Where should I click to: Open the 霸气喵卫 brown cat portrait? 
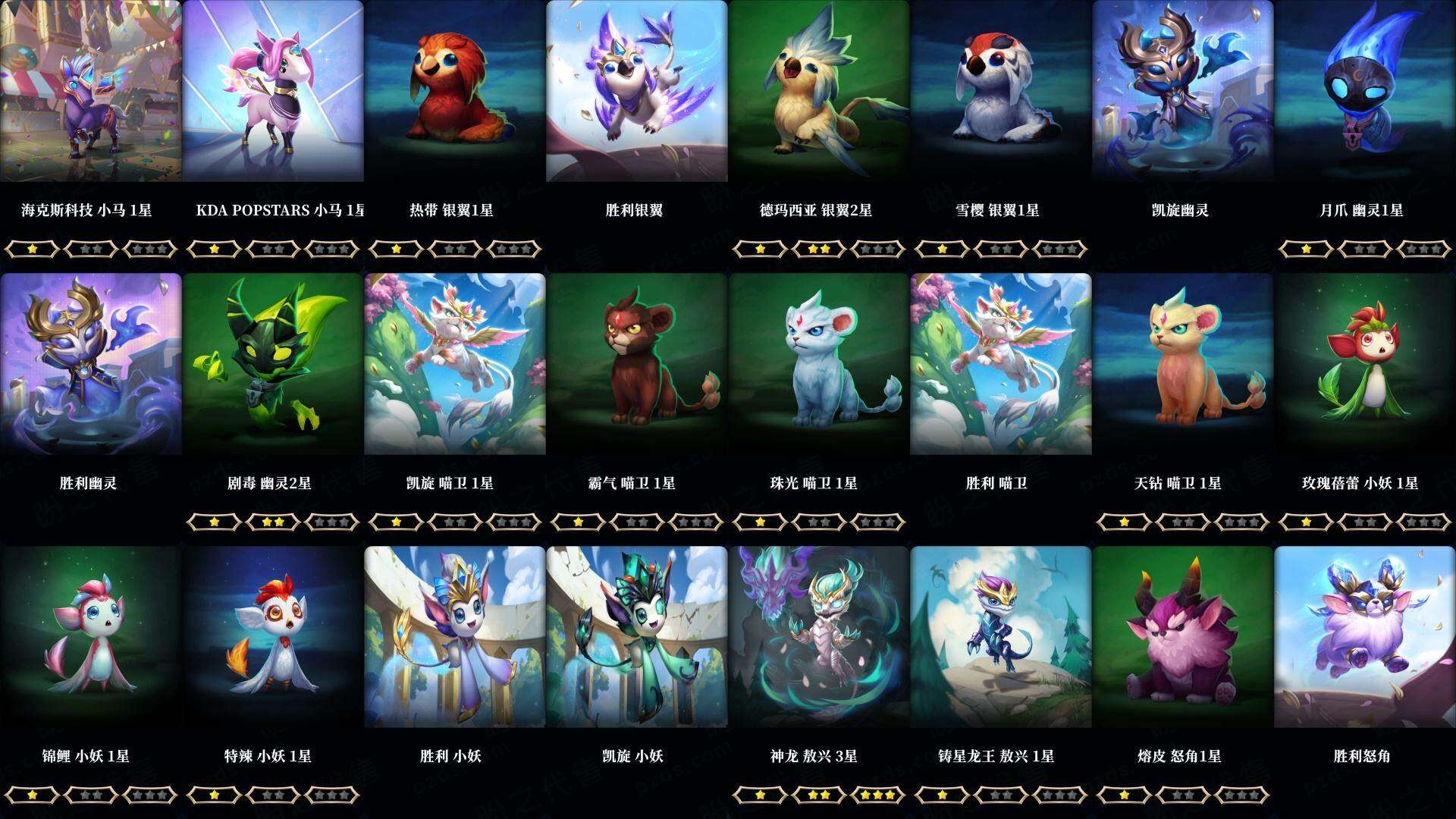pyautogui.click(x=637, y=364)
